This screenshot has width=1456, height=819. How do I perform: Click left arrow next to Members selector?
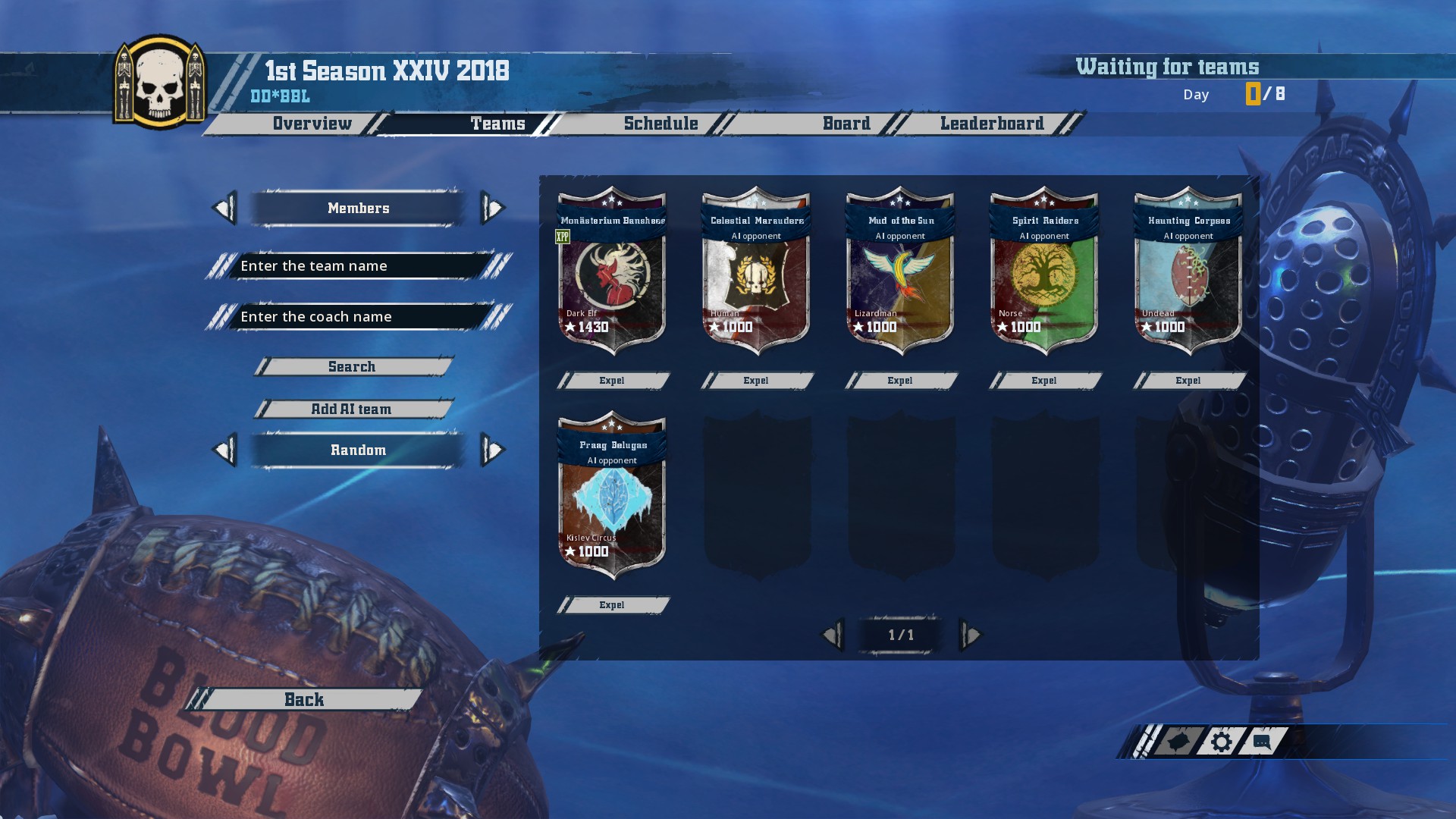224,209
